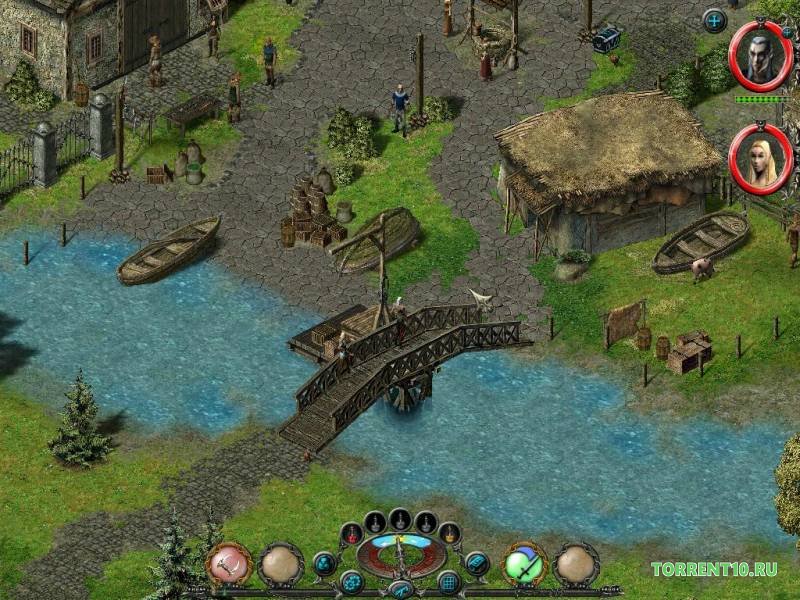Use the yellow potion slot
The height and width of the screenshot is (600, 800).
[x=450, y=533]
